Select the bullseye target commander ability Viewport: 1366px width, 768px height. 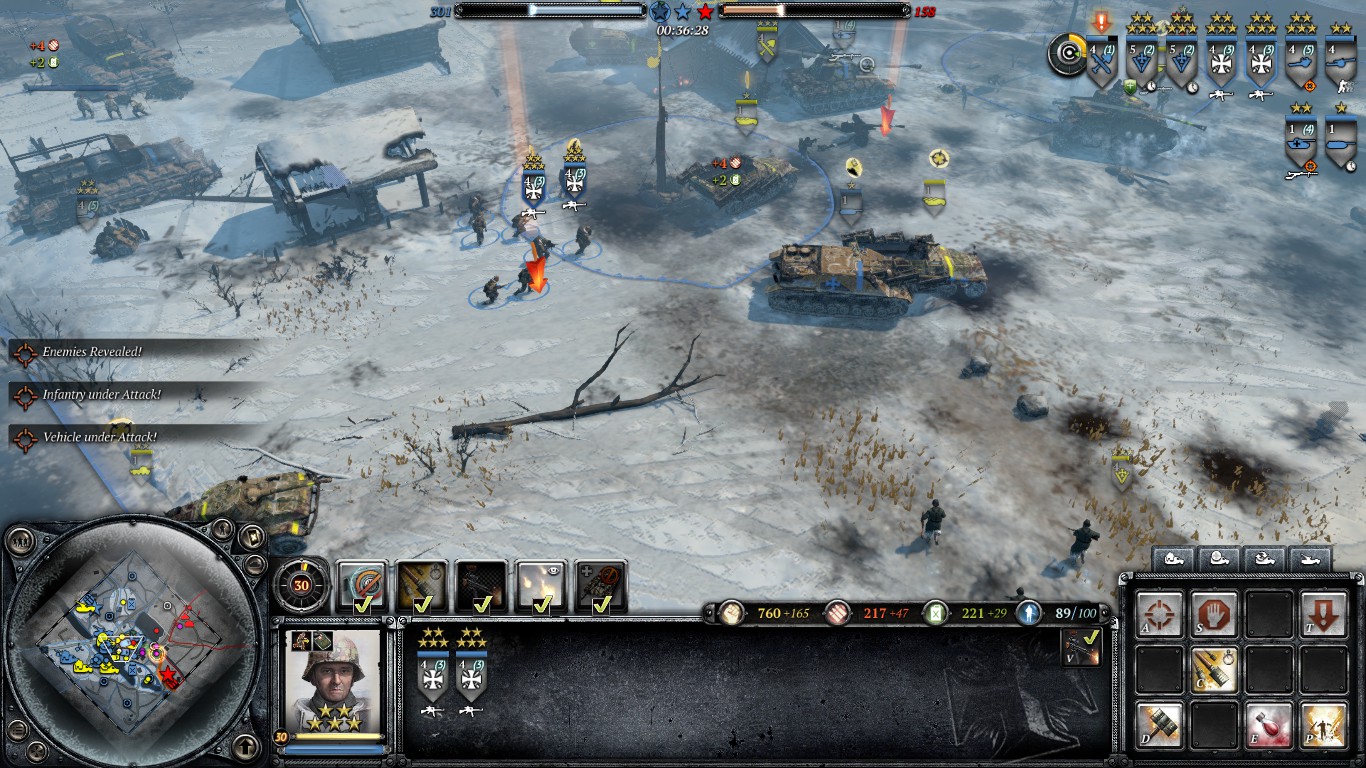click(361, 586)
